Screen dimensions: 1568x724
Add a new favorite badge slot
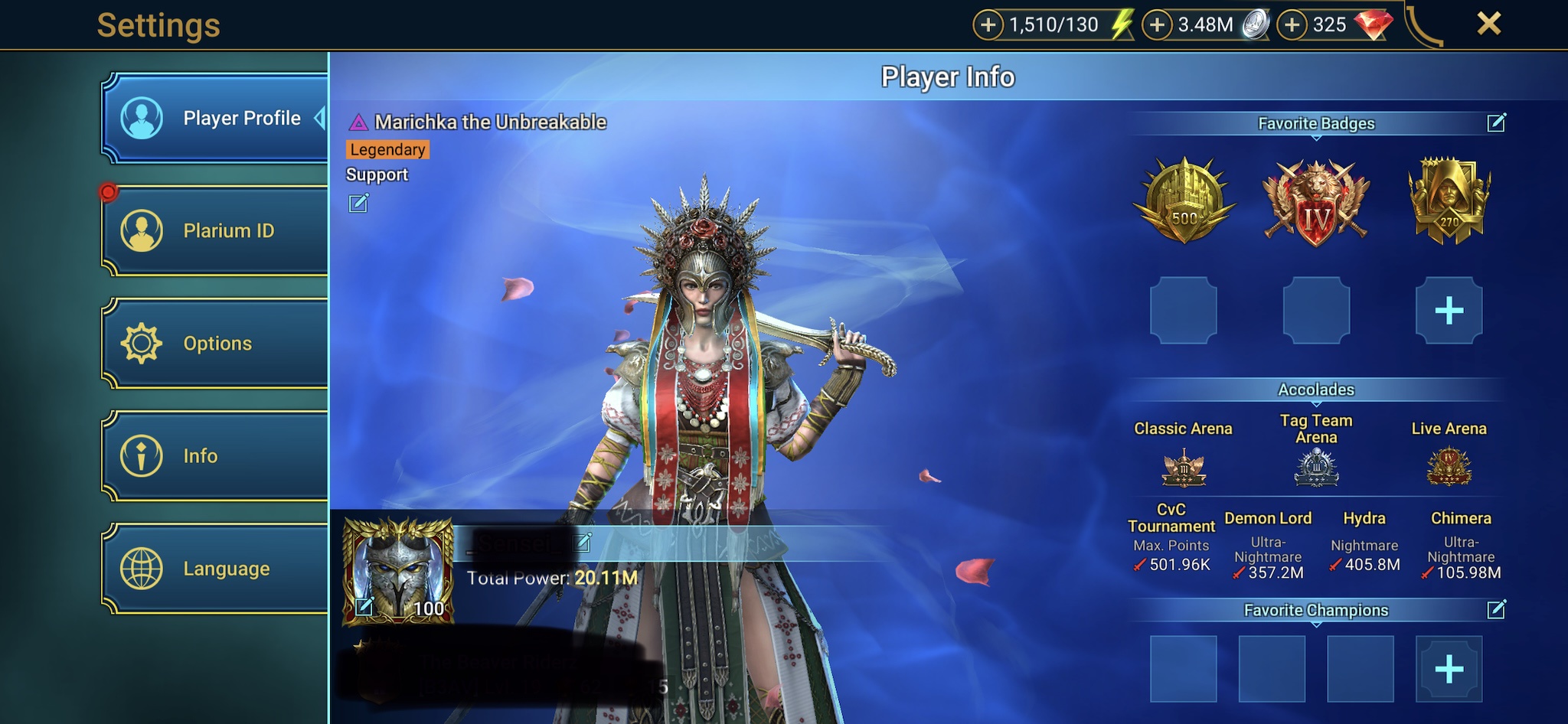1449,311
